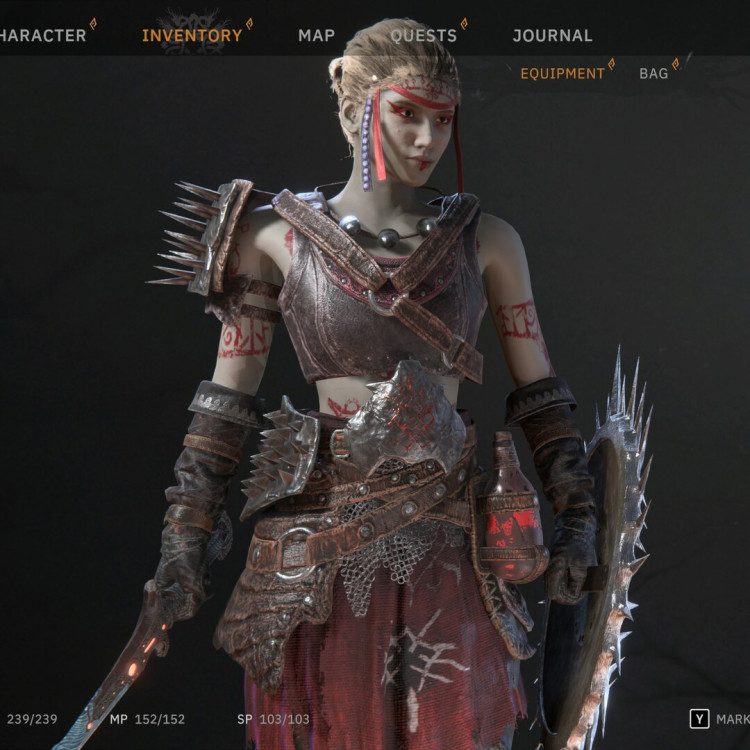Open the Inventory tab
The image size is (750, 750).
192,36
